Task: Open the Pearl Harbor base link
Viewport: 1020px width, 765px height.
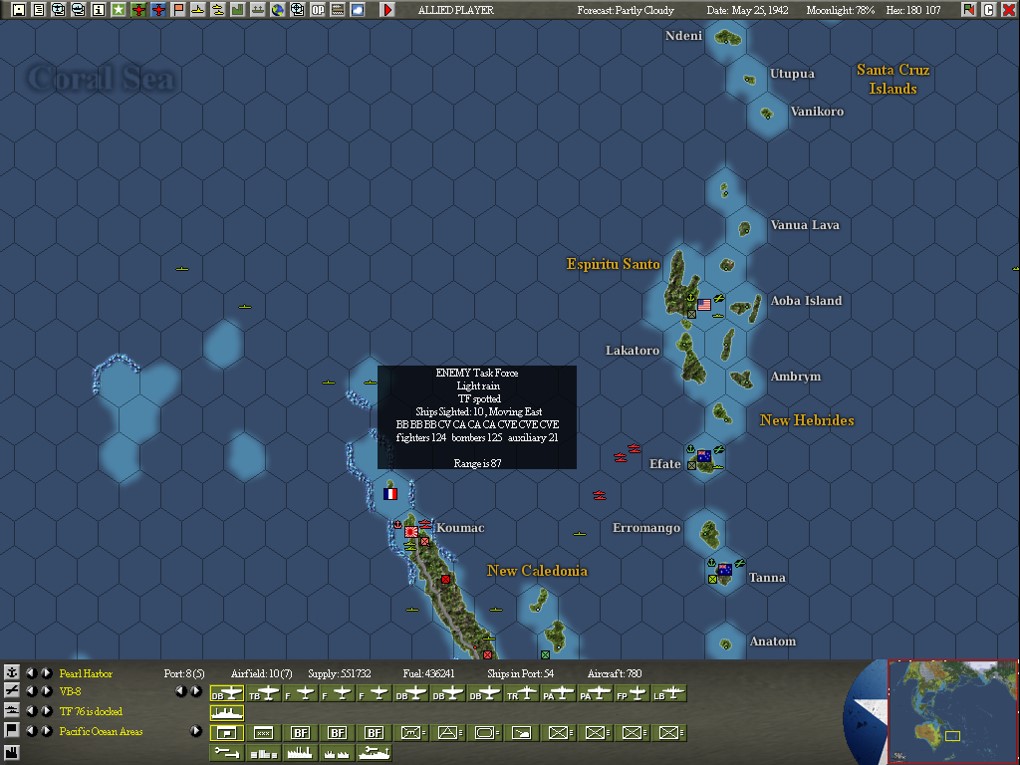Action: tap(86, 674)
